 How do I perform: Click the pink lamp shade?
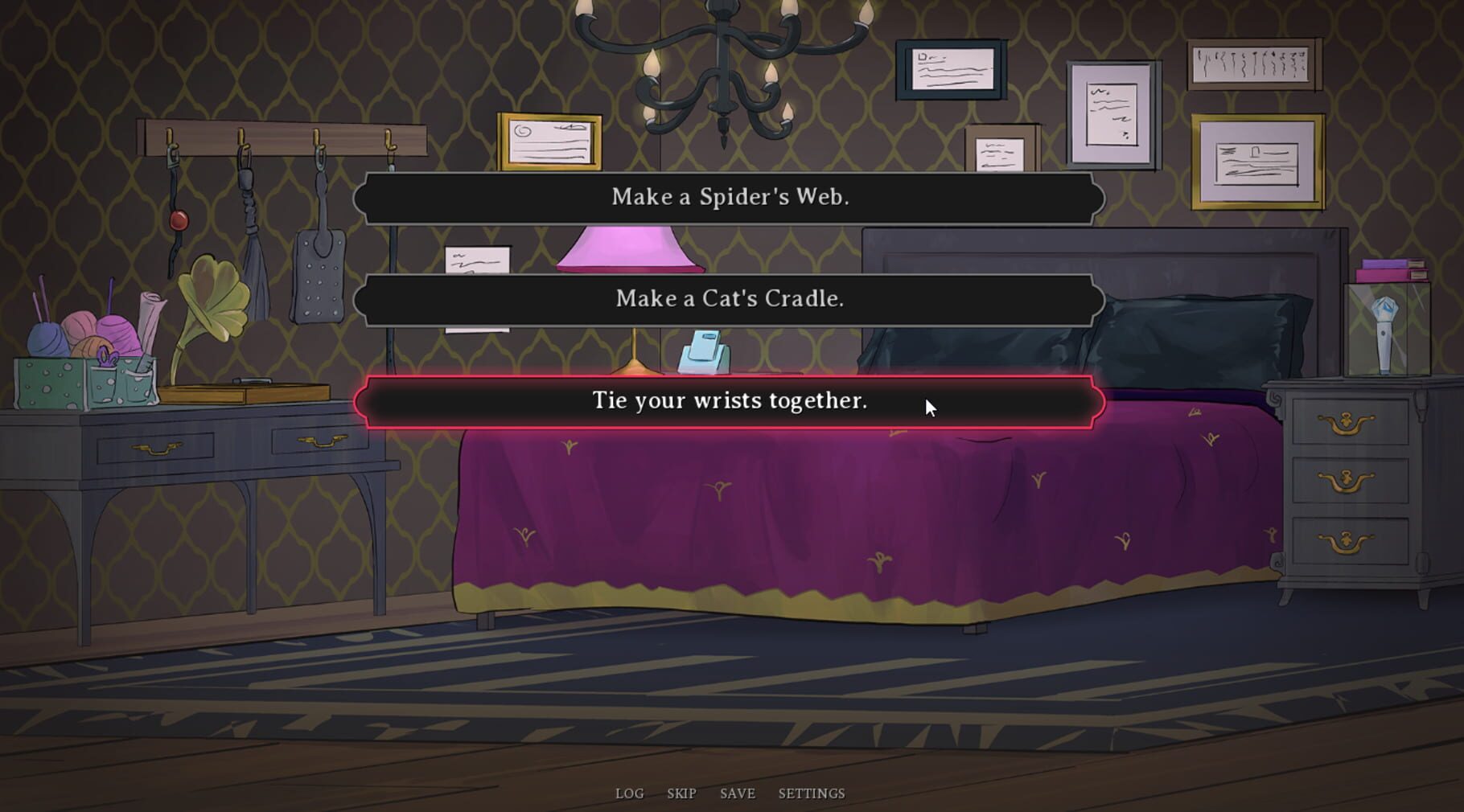point(629,248)
